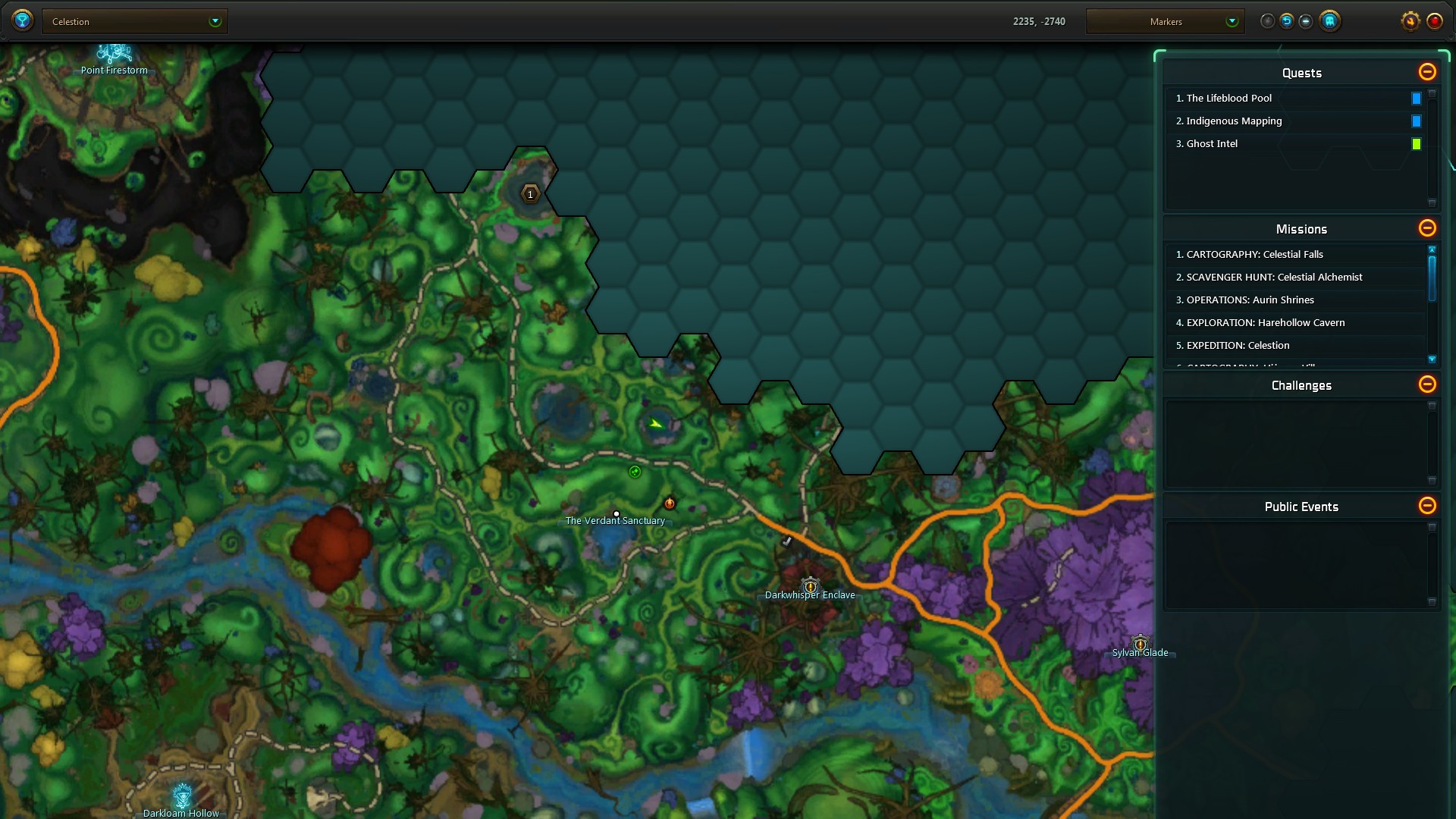Select OPERATIONS: Aurin Shrines mission
Screen dimensions: 1456x819
(x=1250, y=300)
